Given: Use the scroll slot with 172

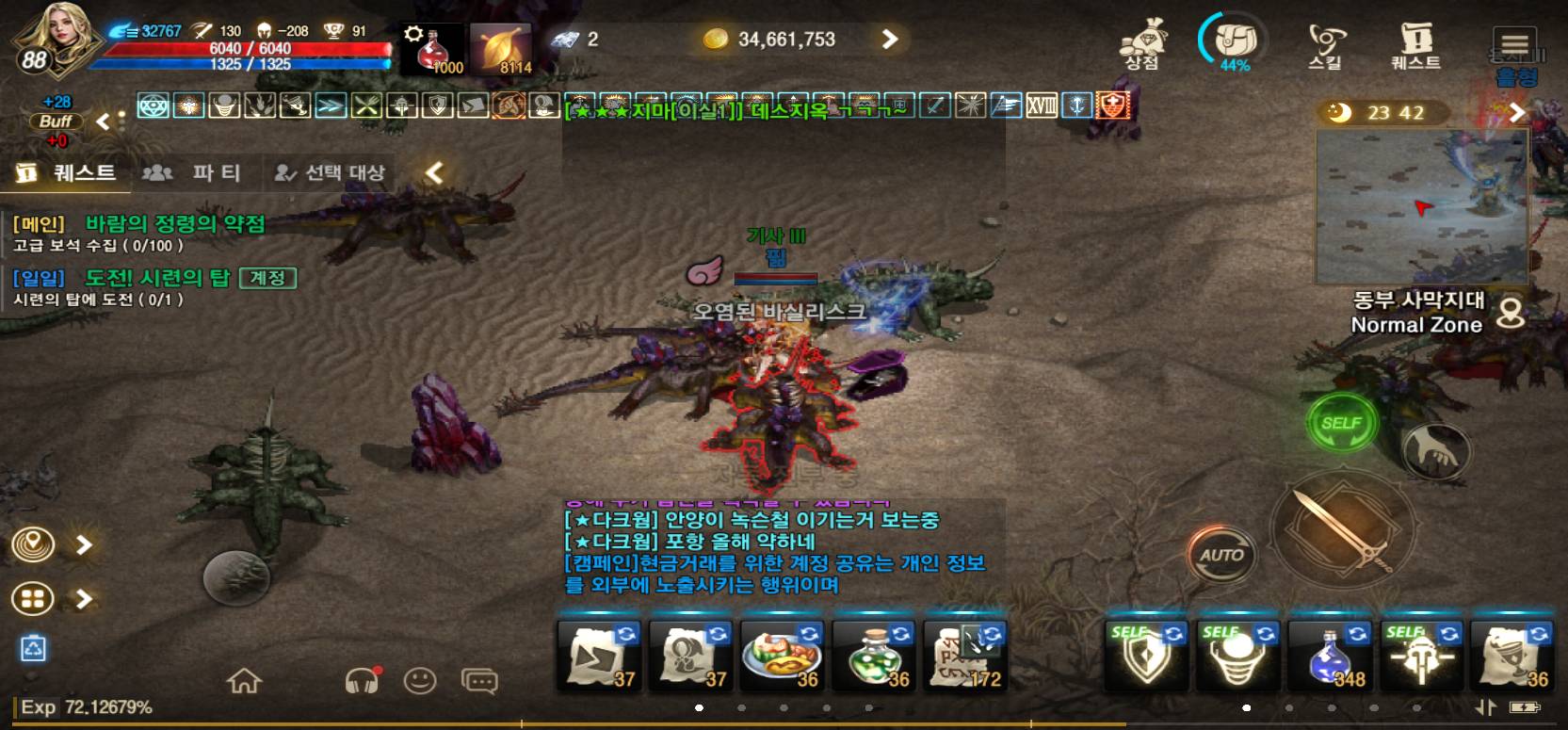Looking at the screenshot, I should [x=965, y=656].
